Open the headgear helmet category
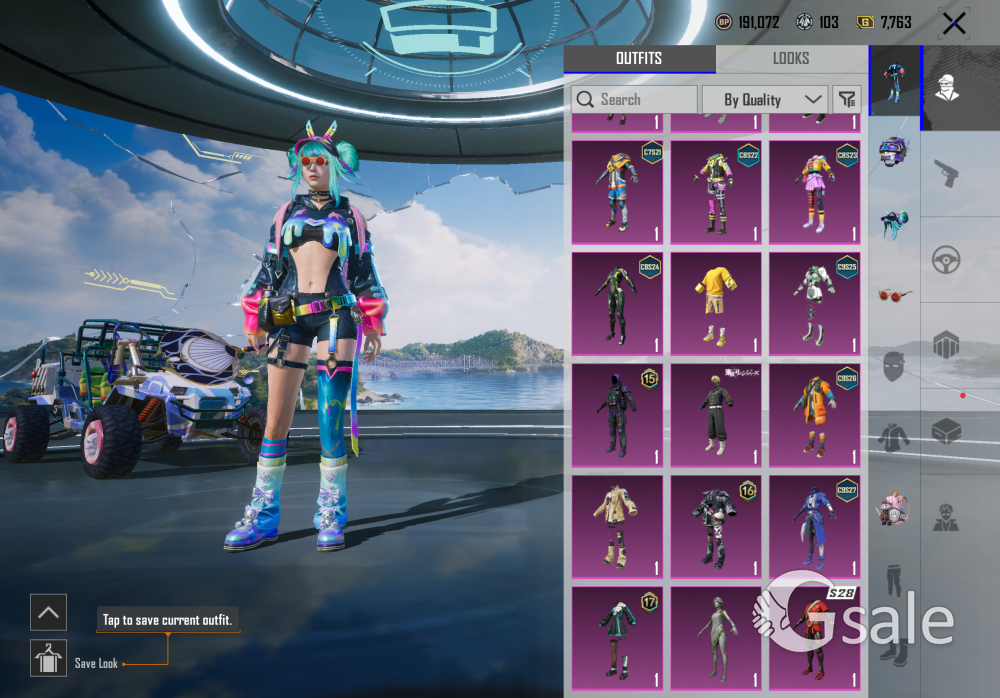Screen dimensions: 1000x698 tap(894, 152)
